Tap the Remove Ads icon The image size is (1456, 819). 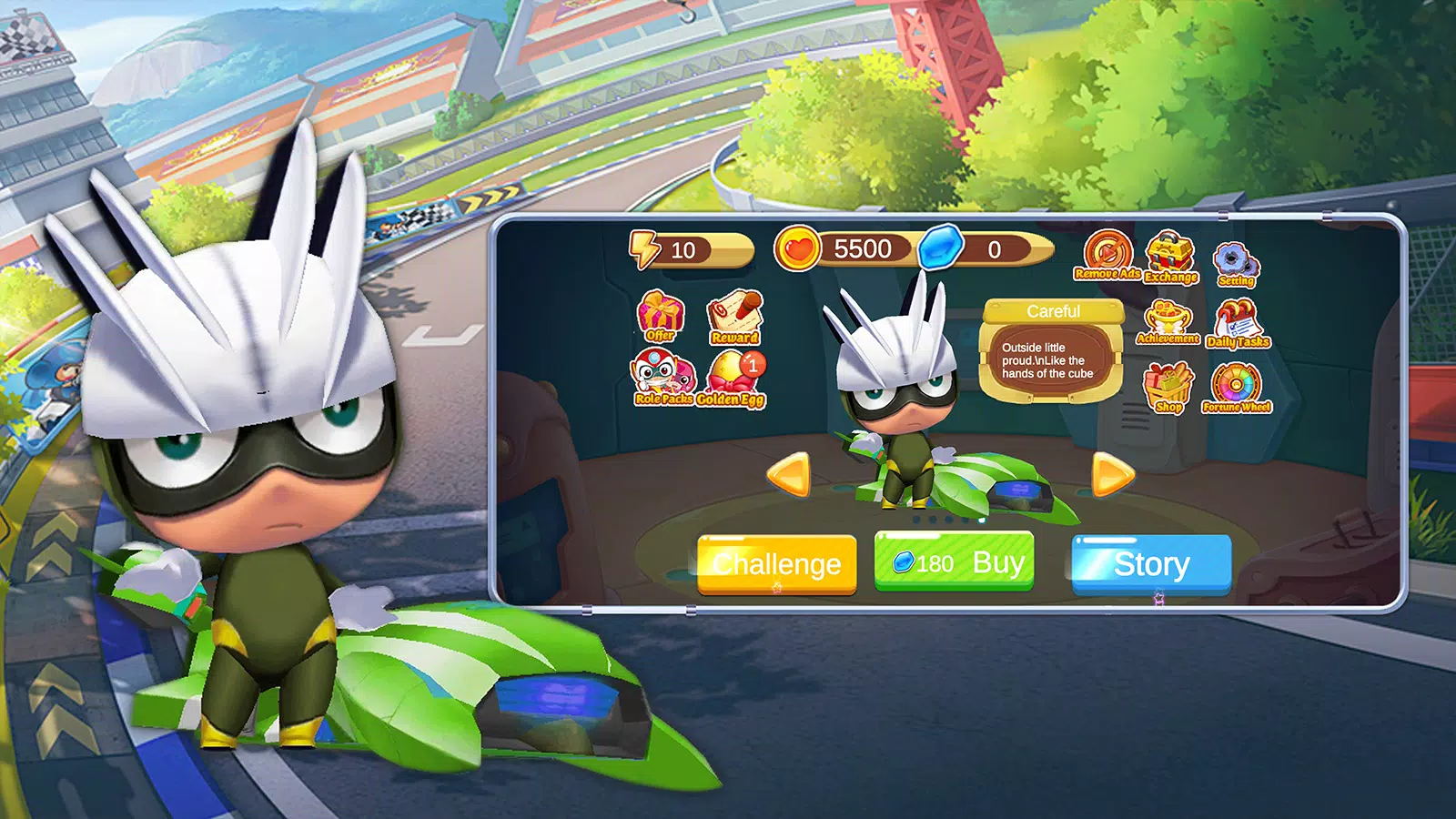[x=1107, y=255]
